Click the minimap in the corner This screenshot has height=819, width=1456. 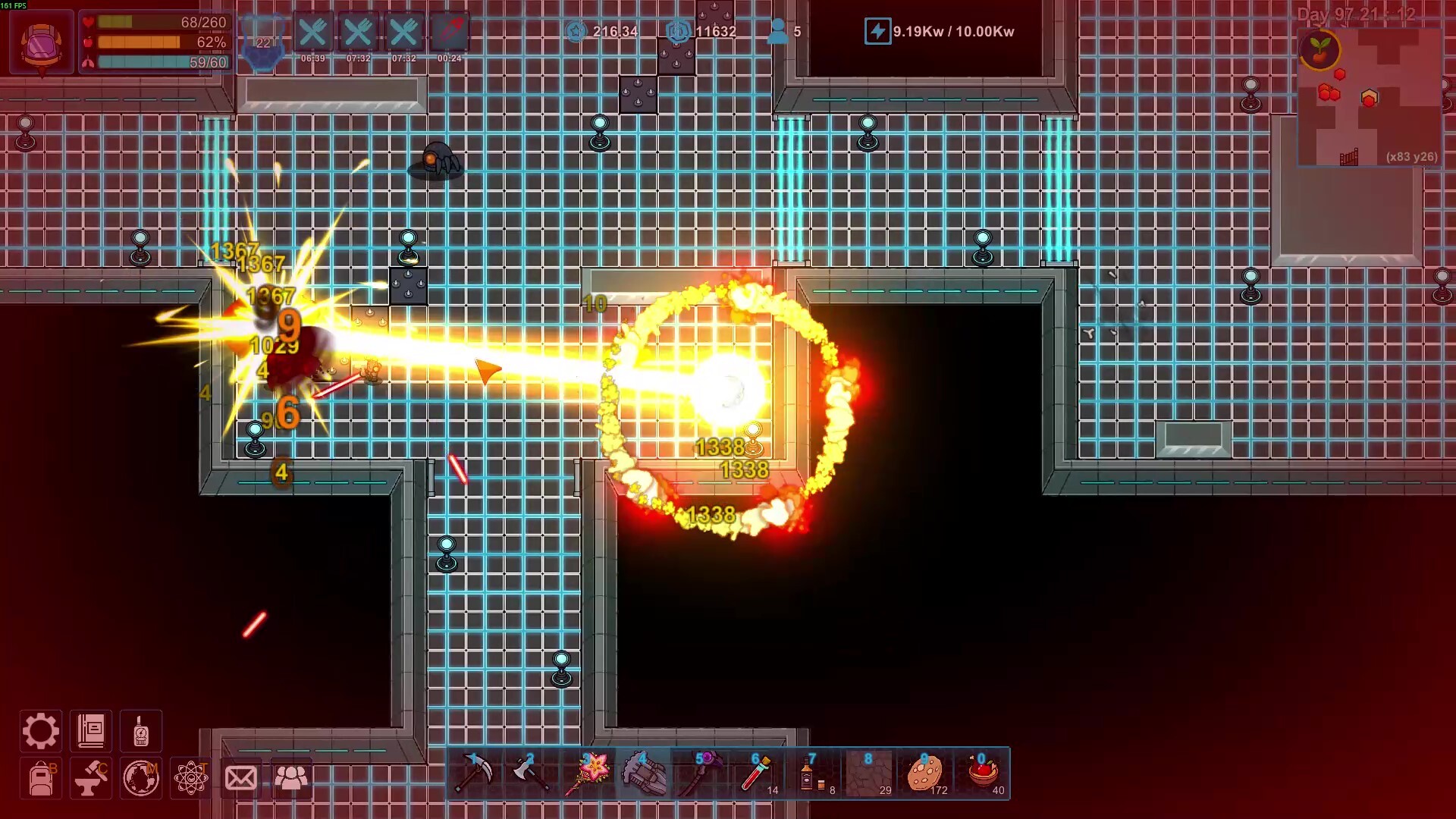coord(1370,96)
